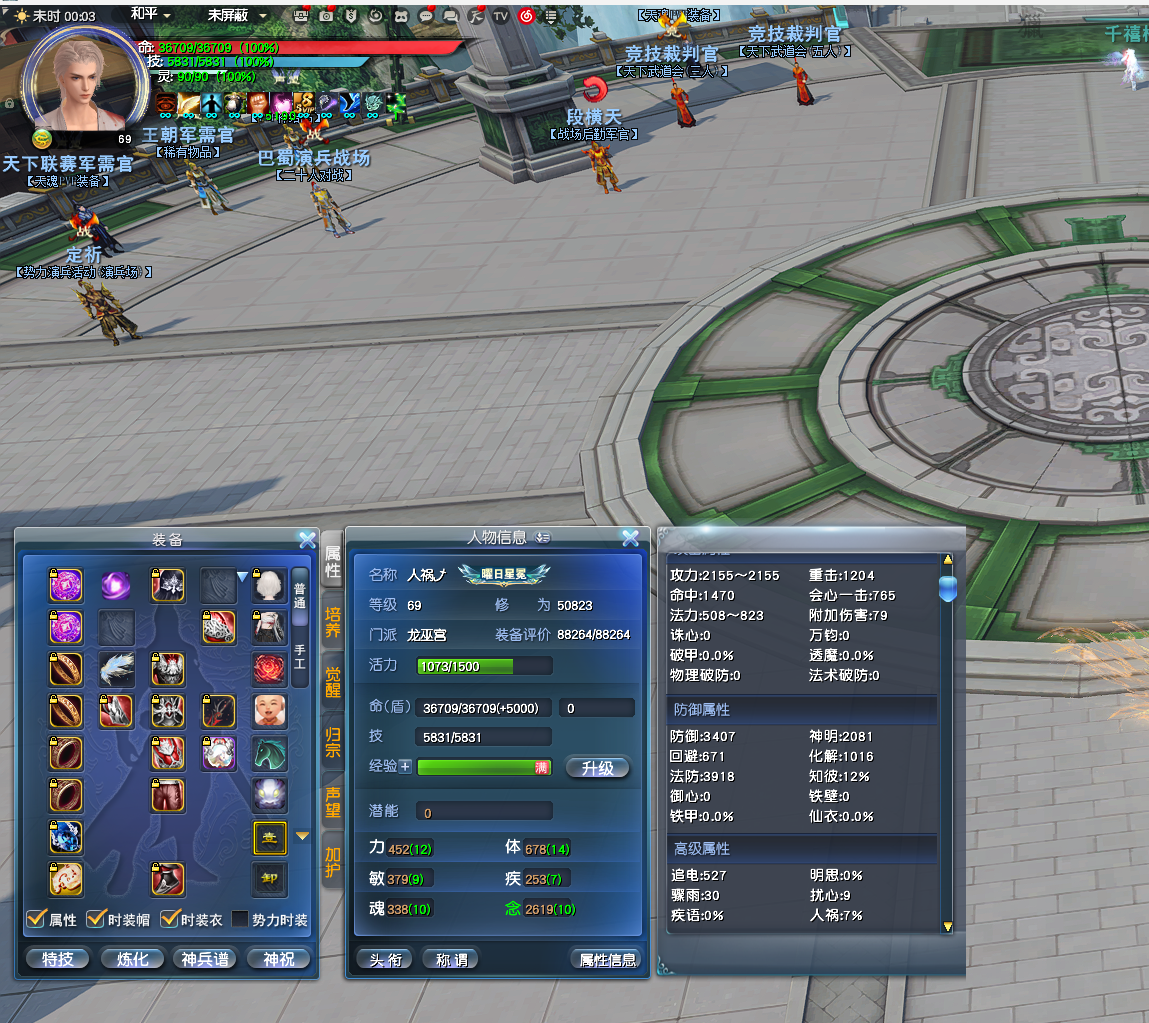Open the 头衔 rank button
Viewport: 1149px width, 1023px height.
point(385,959)
